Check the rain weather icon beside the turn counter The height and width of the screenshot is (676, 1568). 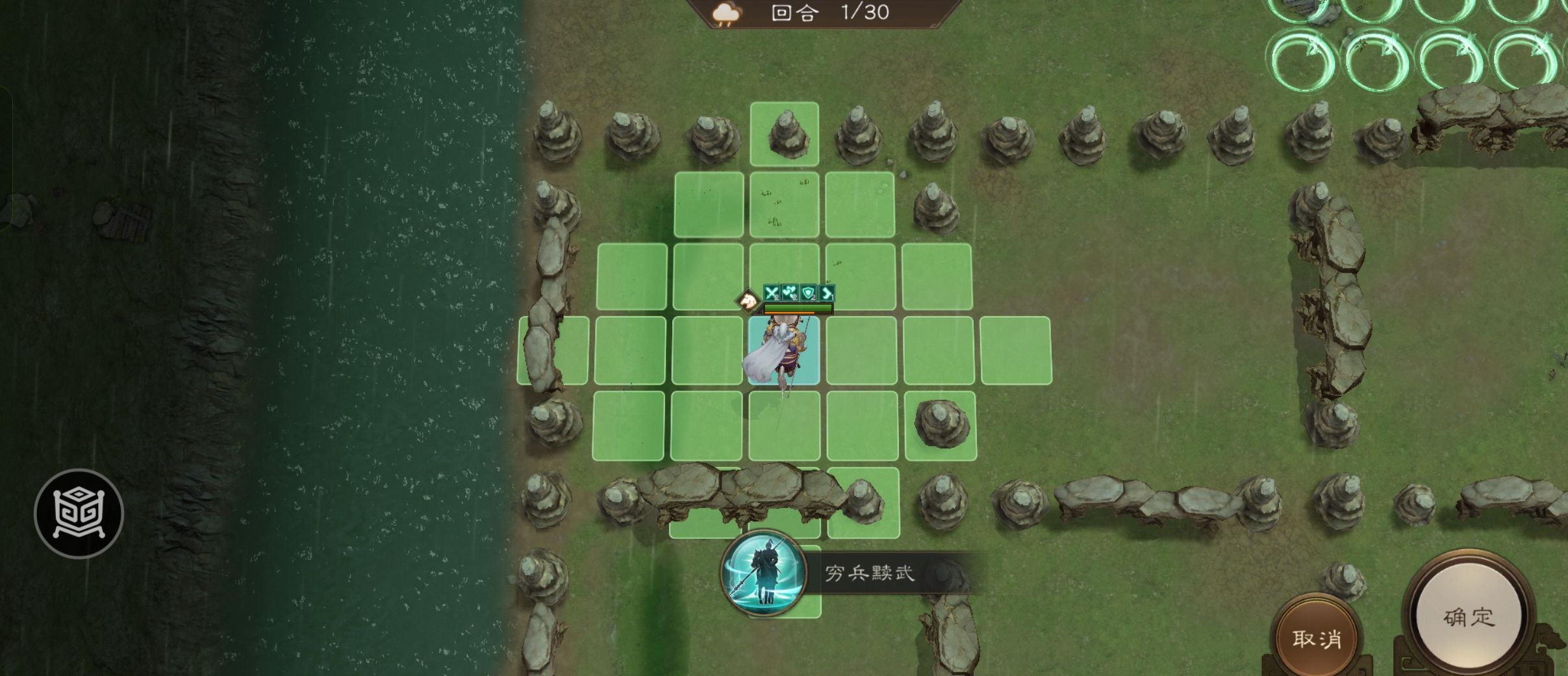[x=726, y=14]
